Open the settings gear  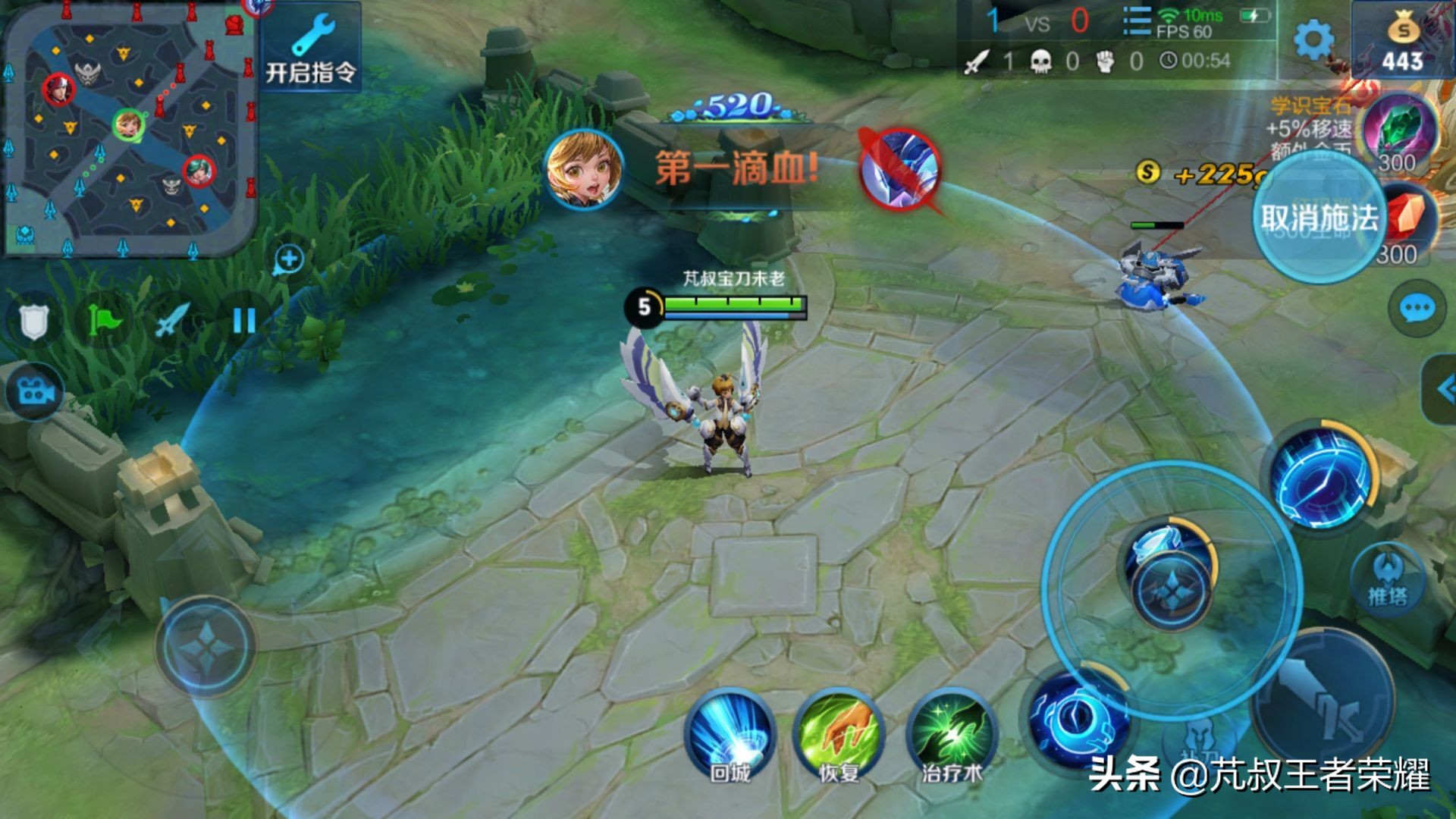(x=1313, y=39)
